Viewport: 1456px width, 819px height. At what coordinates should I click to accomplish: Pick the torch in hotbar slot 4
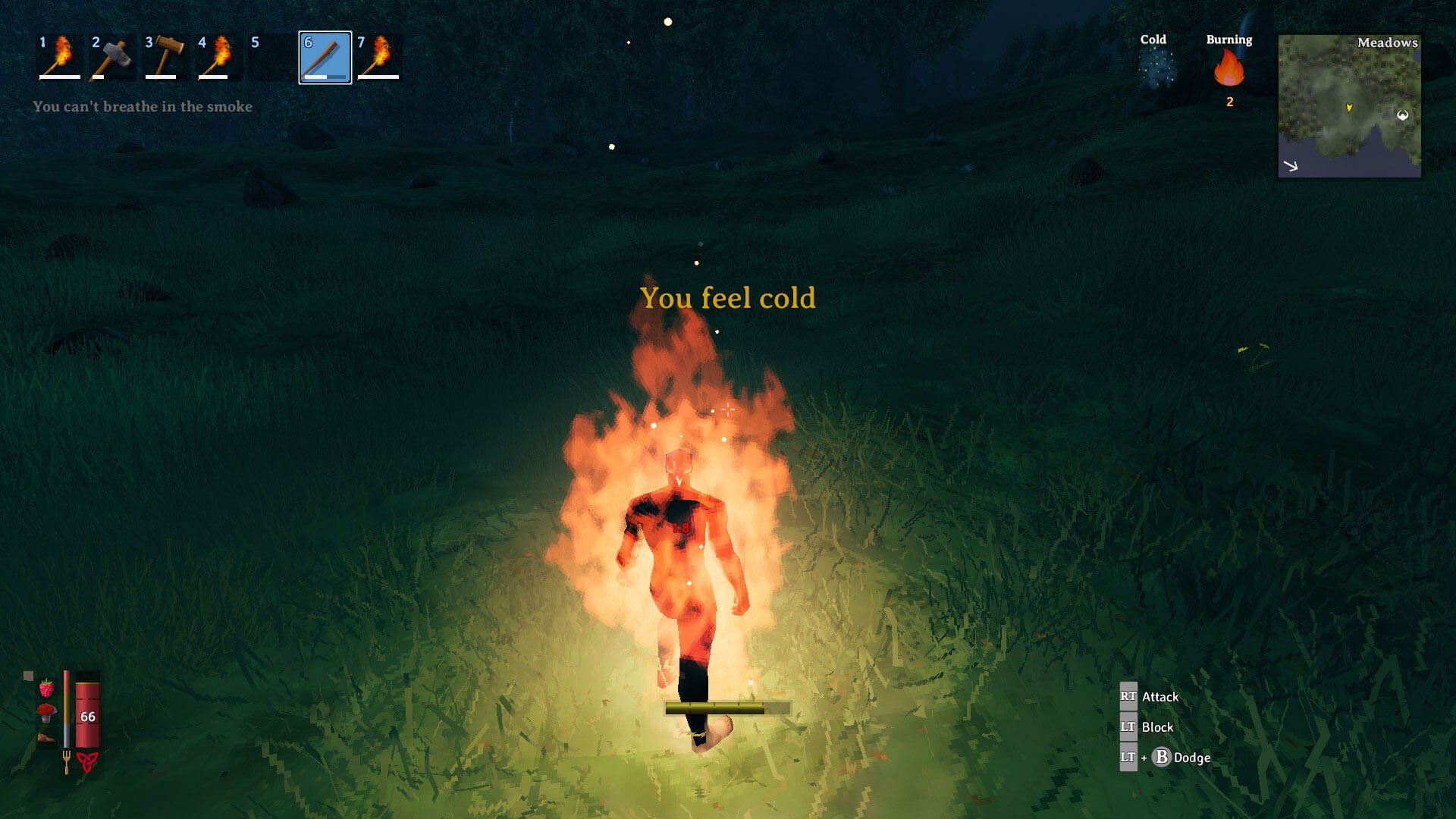click(219, 57)
